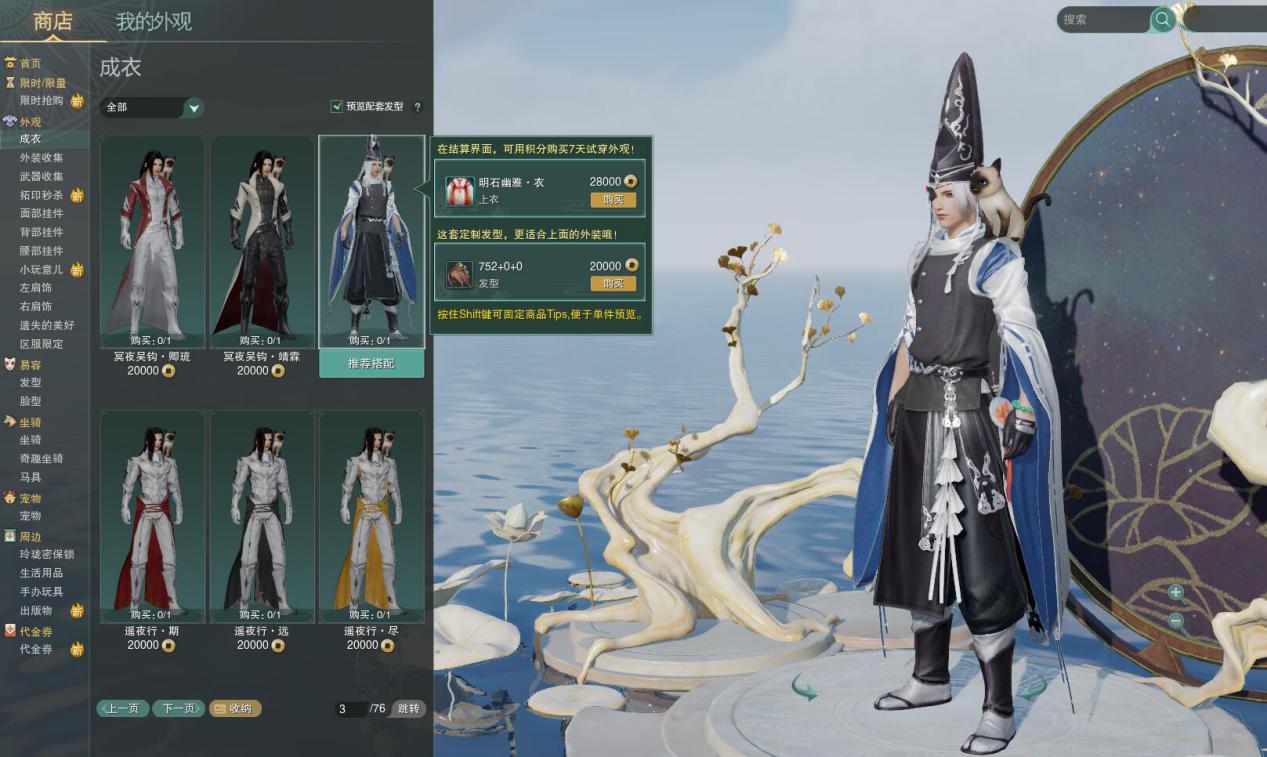1267x757 pixels.
Task: Select the 奇趣坐骑 category
Action: pos(41,458)
